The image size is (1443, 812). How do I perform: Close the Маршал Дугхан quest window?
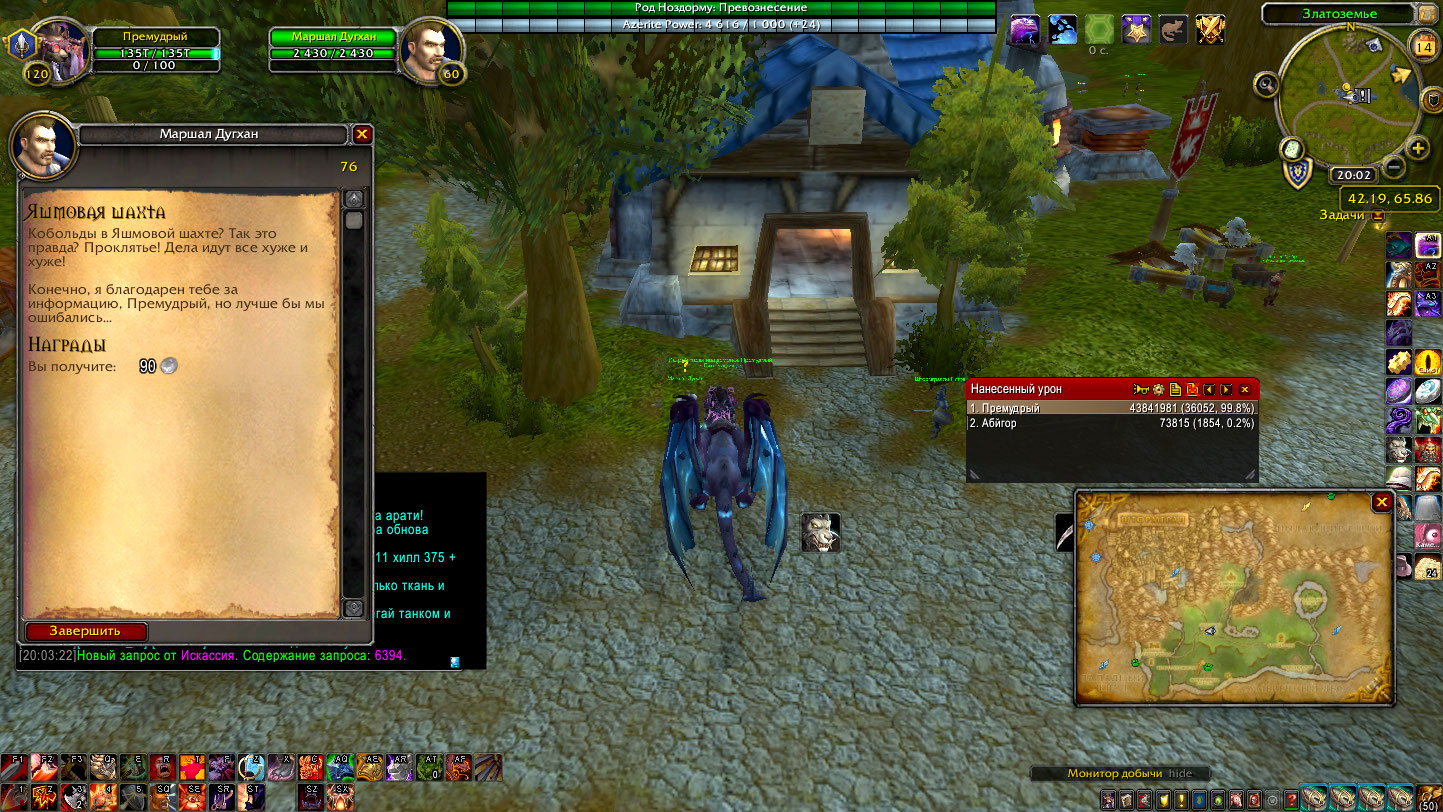pos(362,134)
